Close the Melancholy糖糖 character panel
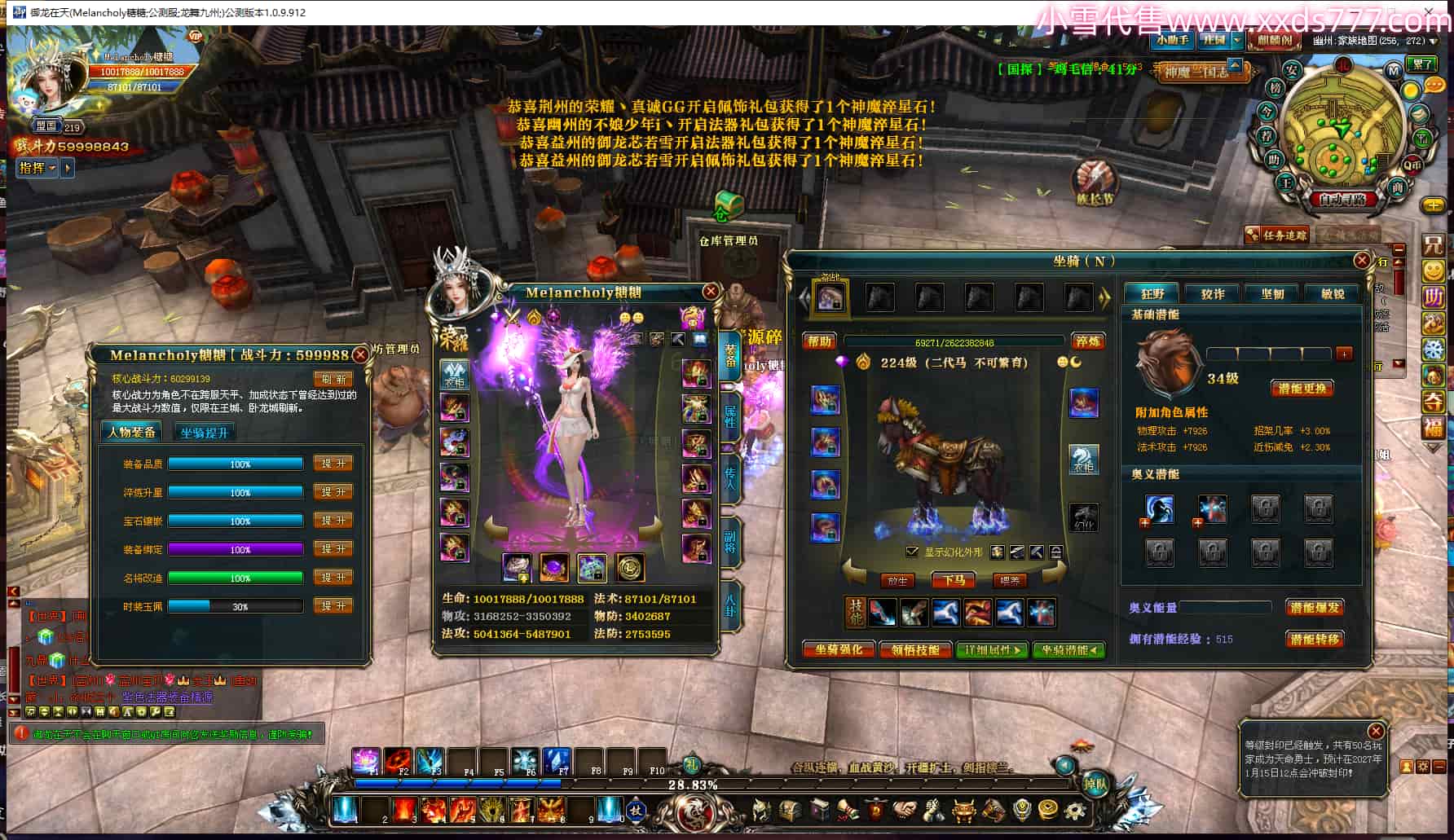Screen dimensions: 1454x840 (x=711, y=292)
